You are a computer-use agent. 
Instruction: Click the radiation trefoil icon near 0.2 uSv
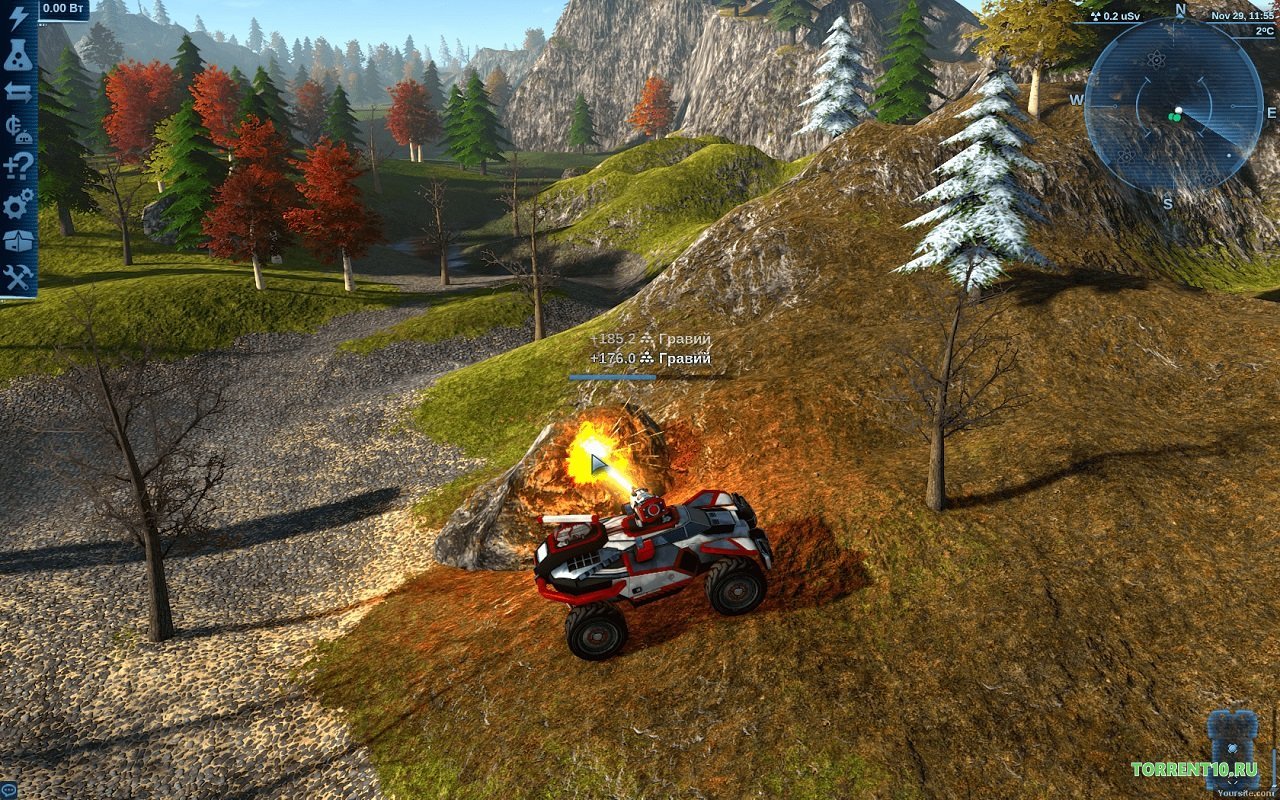pos(1096,15)
